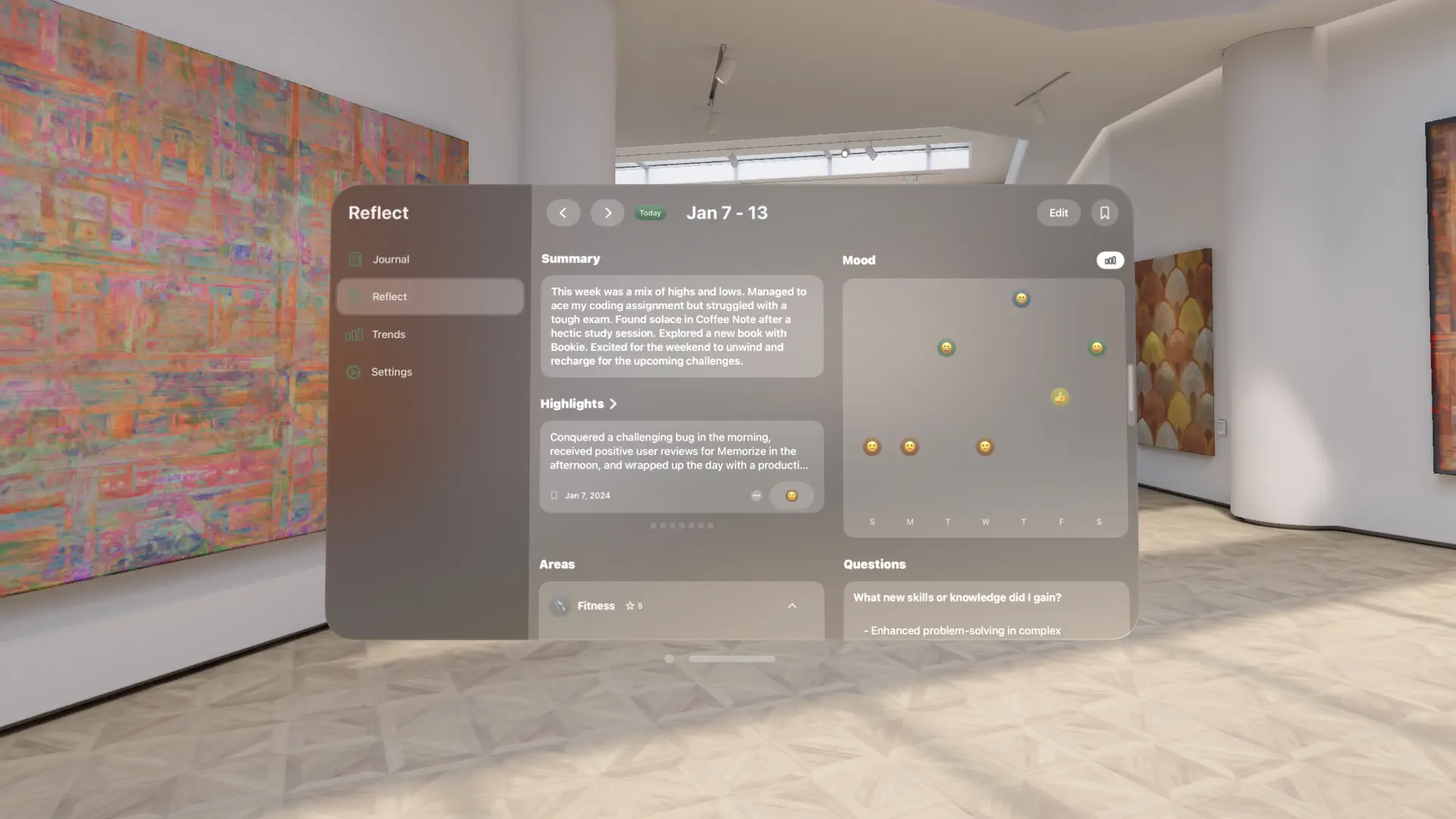Viewport: 1456px width, 819px height.
Task: Click the bookmark icon beside Jan 7, 2024
Action: click(554, 495)
